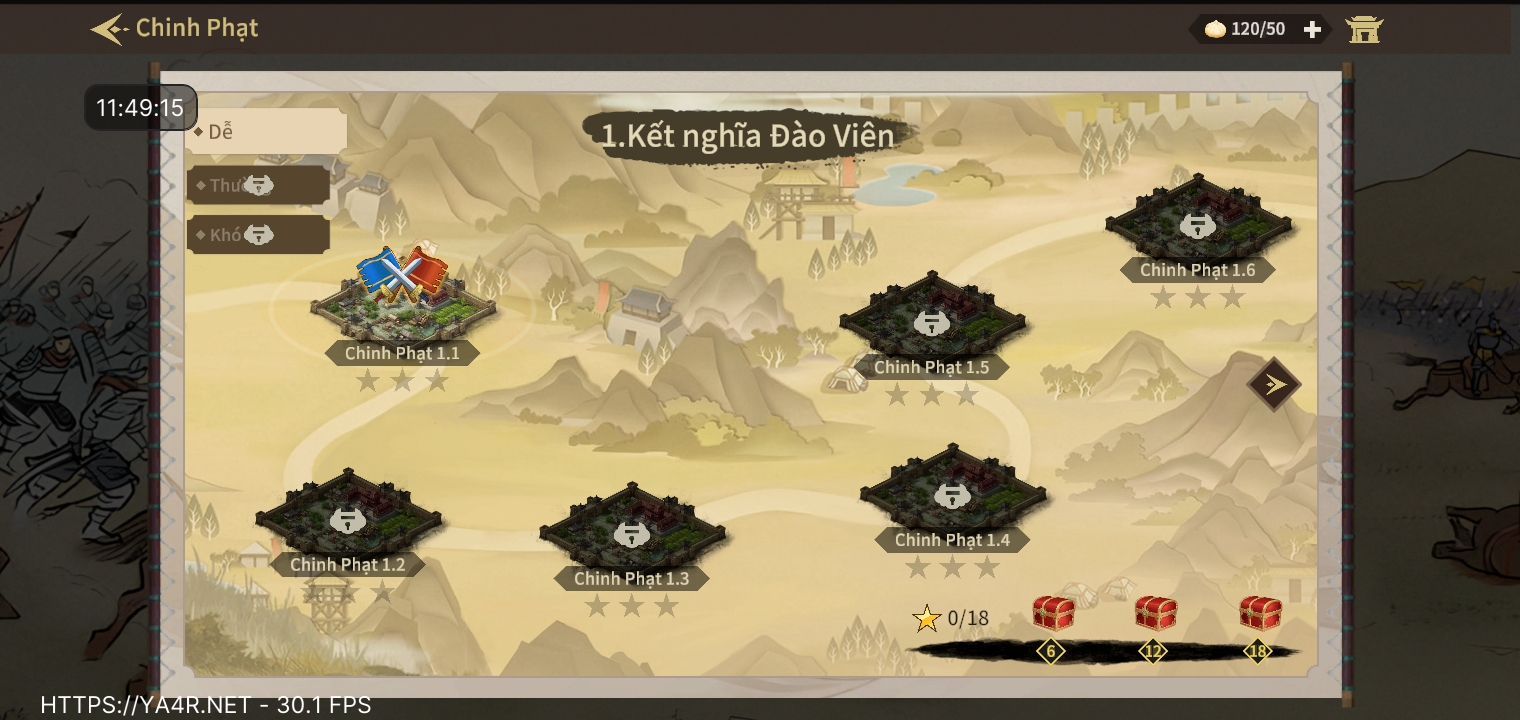This screenshot has height=720, width=1520.
Task: Open the 18-star reward chest
Action: (x=1259, y=613)
